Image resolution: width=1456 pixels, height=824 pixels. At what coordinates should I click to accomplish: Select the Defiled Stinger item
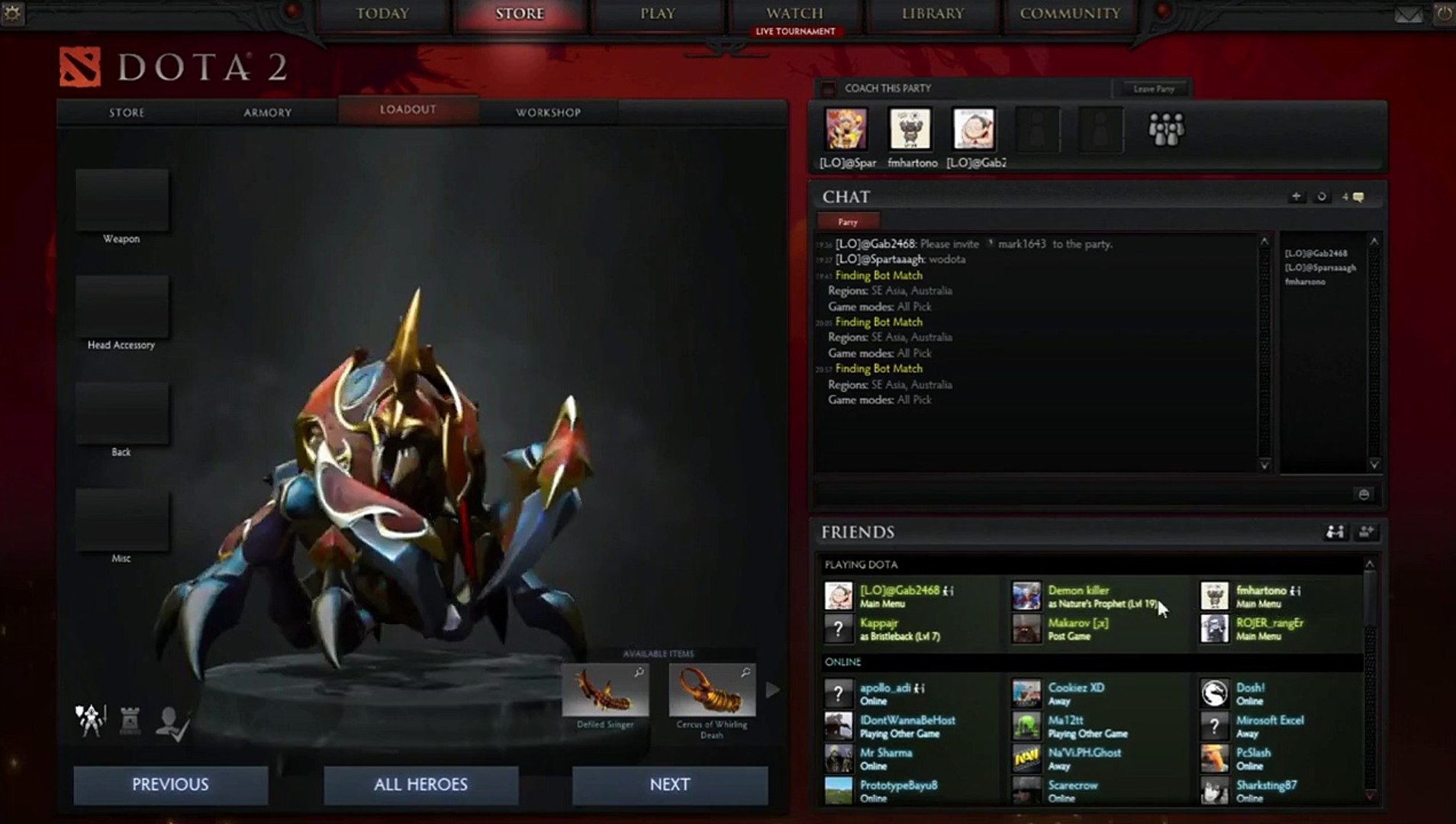point(605,690)
